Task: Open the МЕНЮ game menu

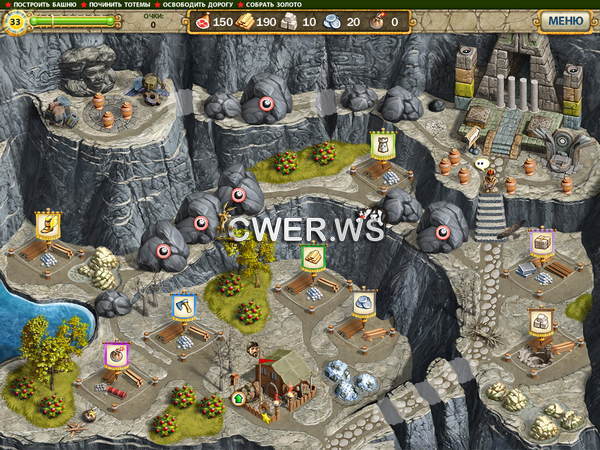Action: pos(565,20)
